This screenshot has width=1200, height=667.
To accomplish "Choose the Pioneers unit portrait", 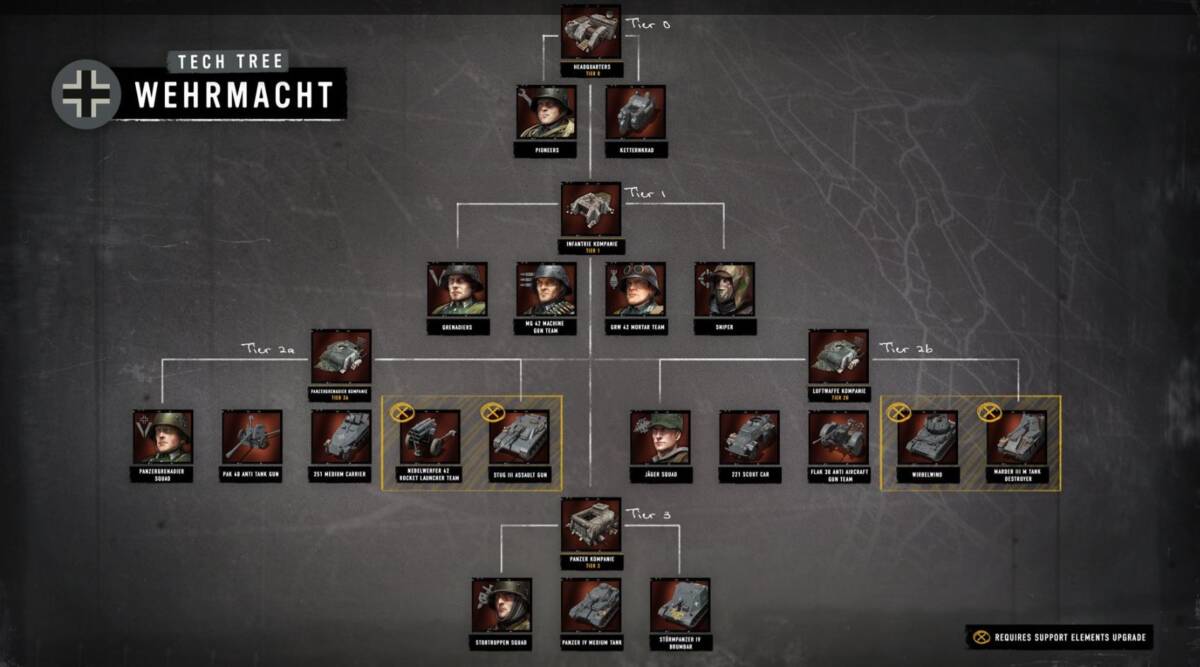I will (x=546, y=112).
